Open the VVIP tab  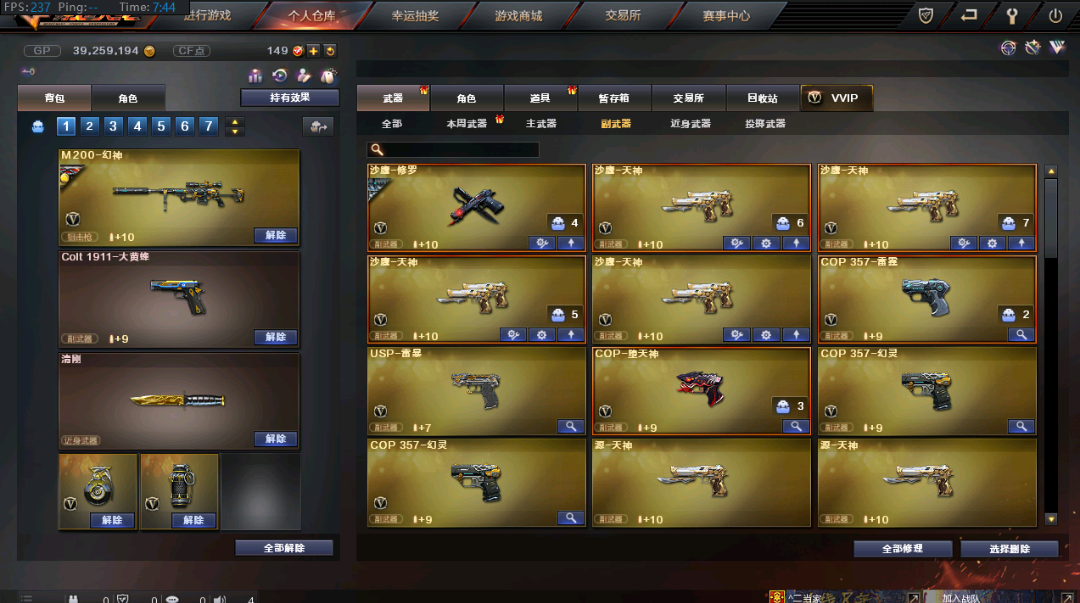point(840,98)
